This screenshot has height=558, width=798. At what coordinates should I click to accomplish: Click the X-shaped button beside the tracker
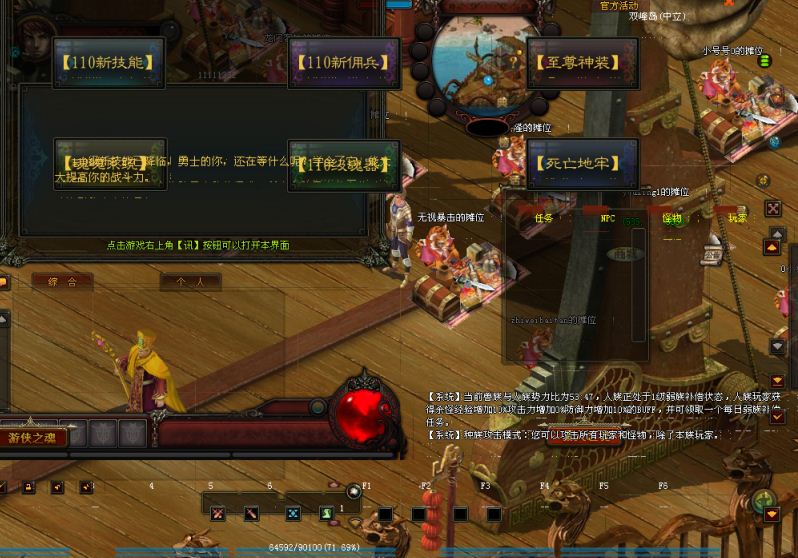coord(773,208)
